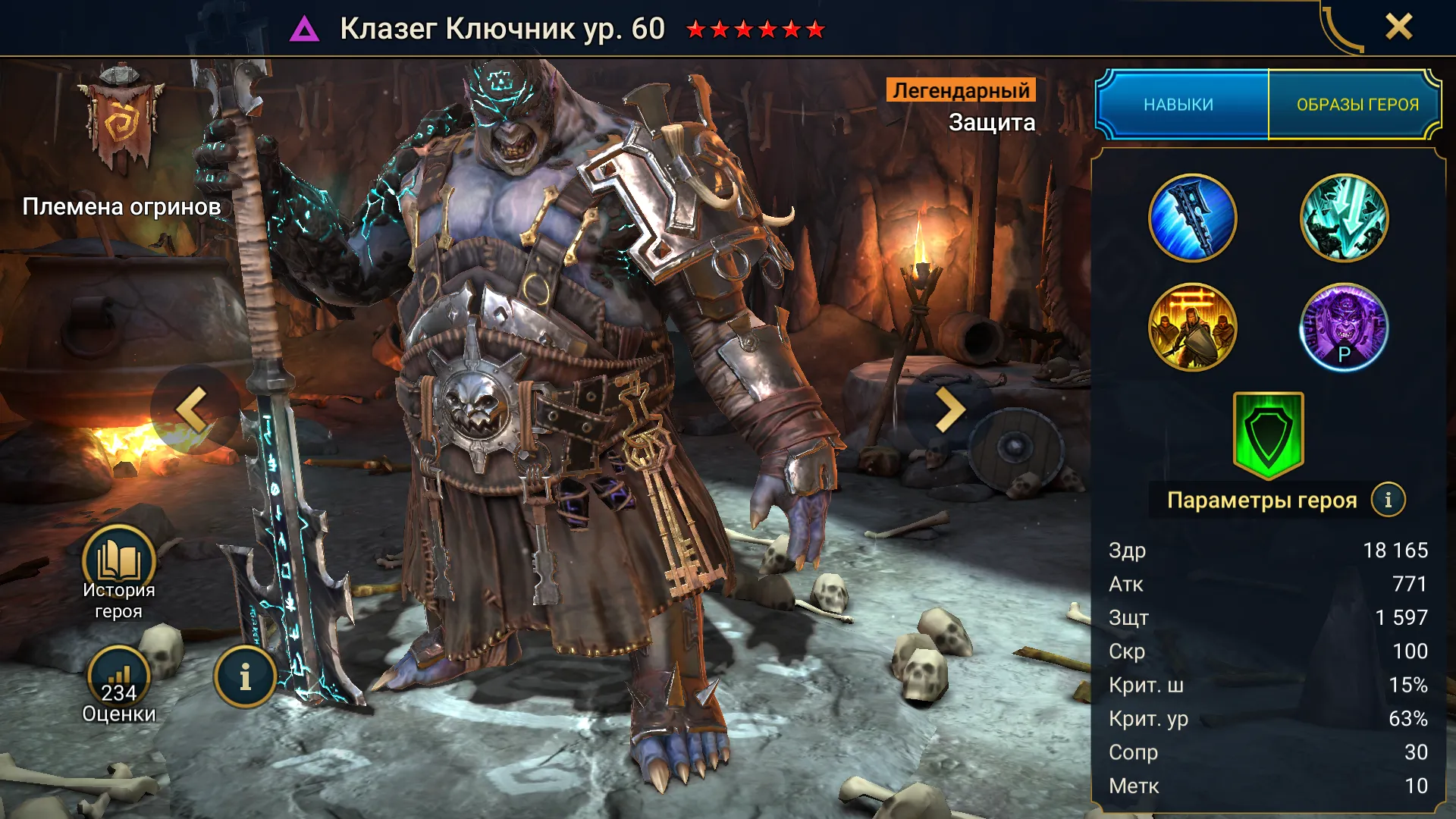Select the golden warriors skill icon
The width and height of the screenshot is (1456, 819).
tap(1192, 328)
